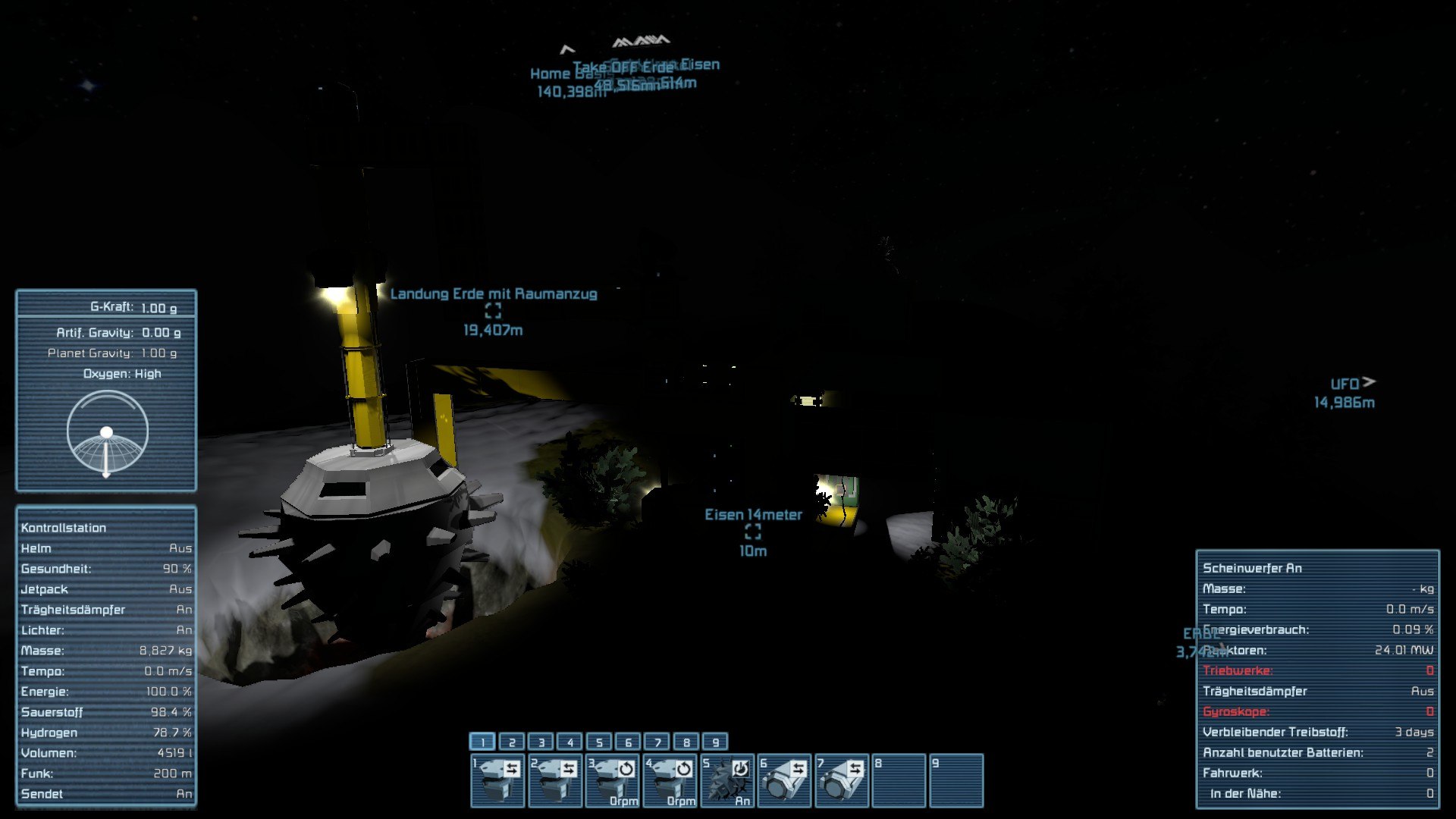The height and width of the screenshot is (819, 1456).
Task: Switch to hotbar page 9
Action: click(x=715, y=742)
